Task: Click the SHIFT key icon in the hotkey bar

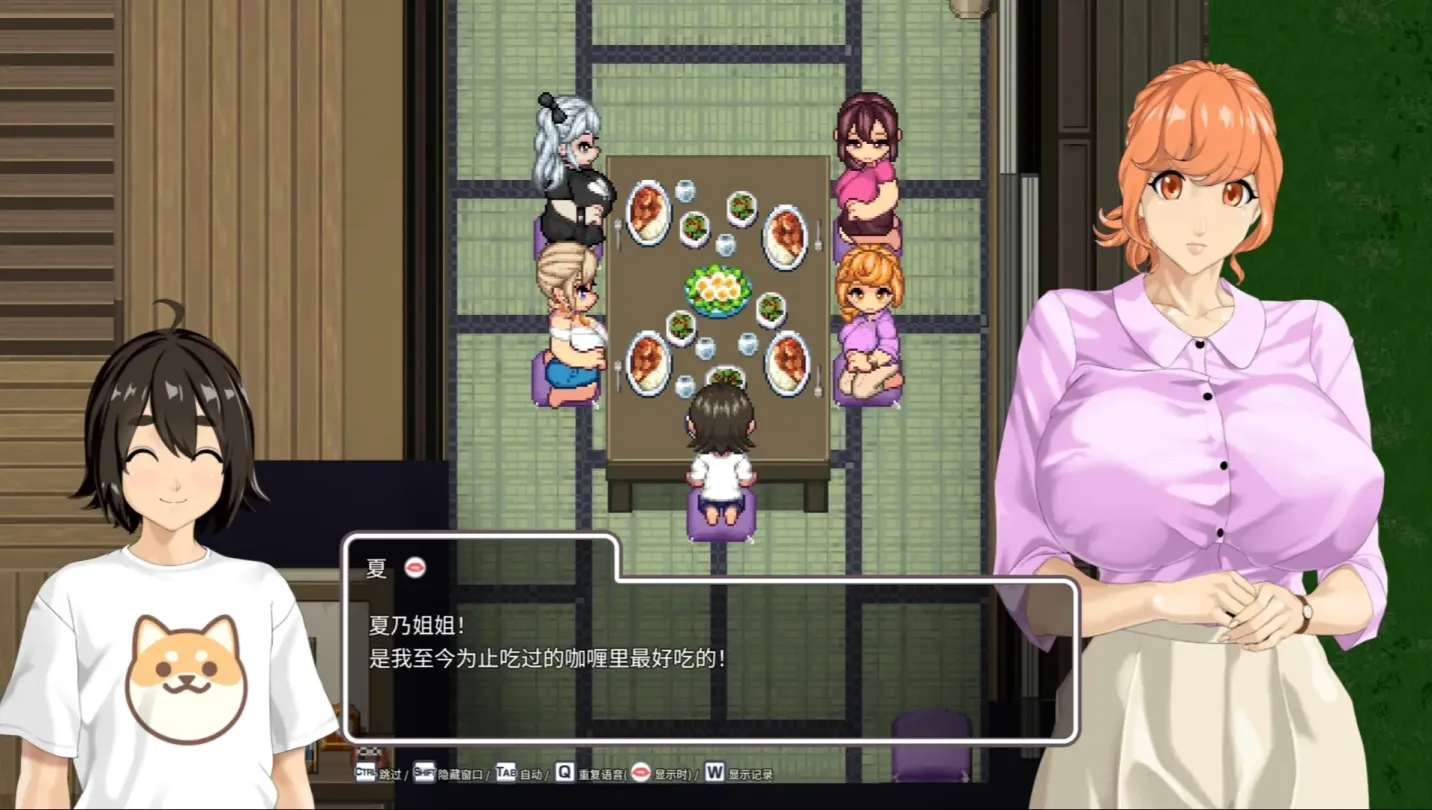Action: 424,771
